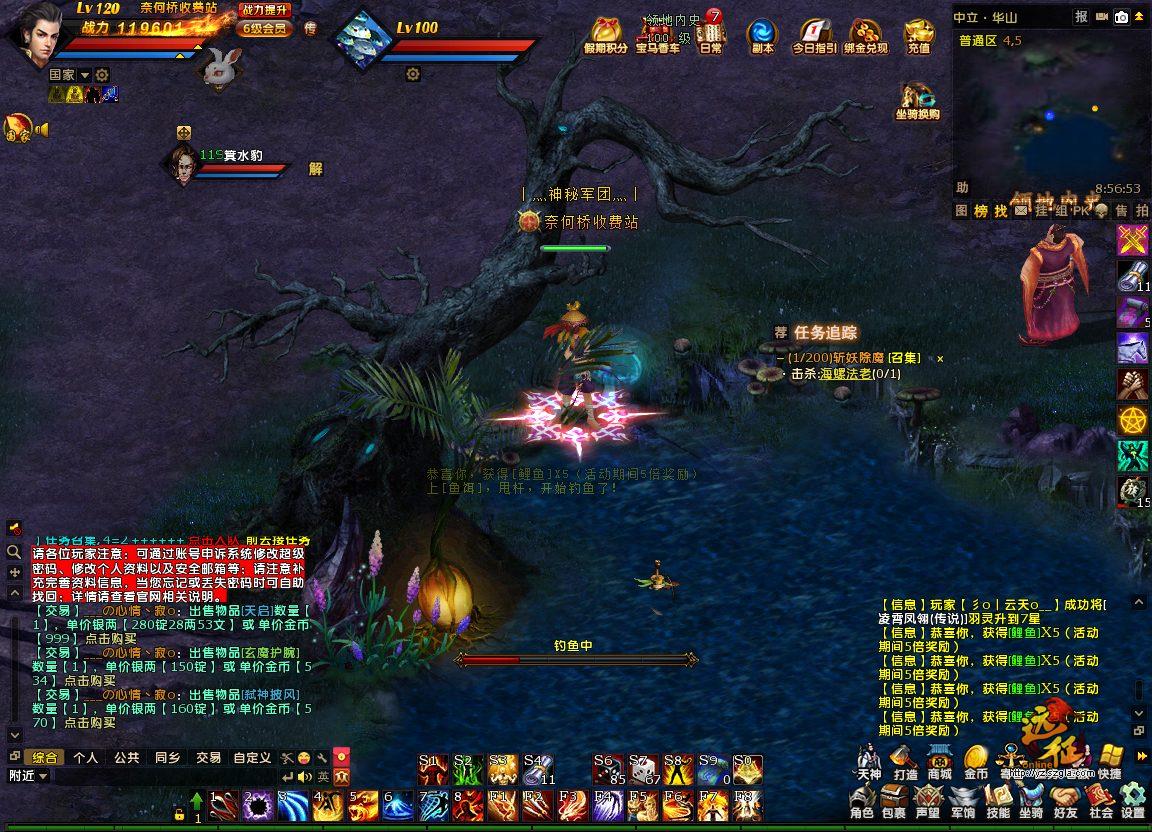Activate the purple black-hole skill in slot 2
Viewport: 1152px width, 832px height.
click(x=259, y=805)
